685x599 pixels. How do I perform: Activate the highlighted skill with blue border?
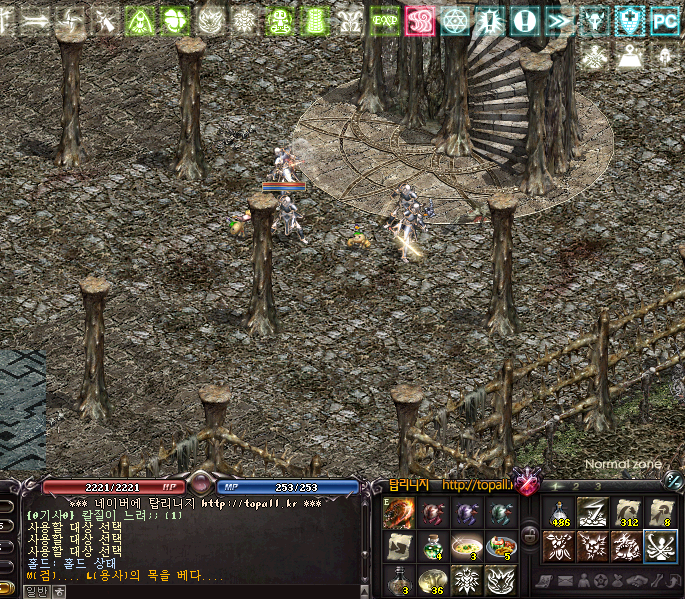coord(661,547)
